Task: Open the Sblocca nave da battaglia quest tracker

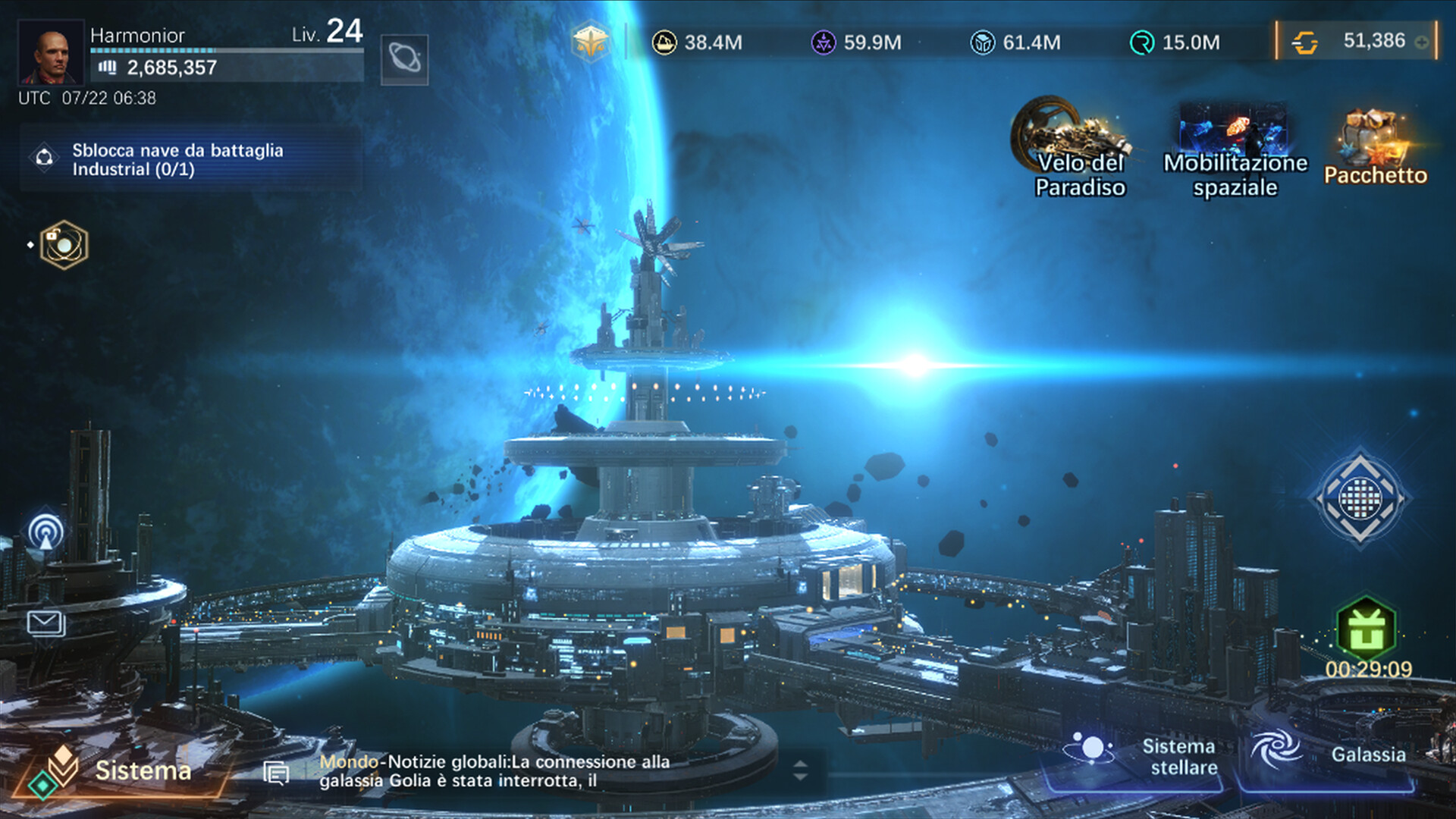Action: 177,159
